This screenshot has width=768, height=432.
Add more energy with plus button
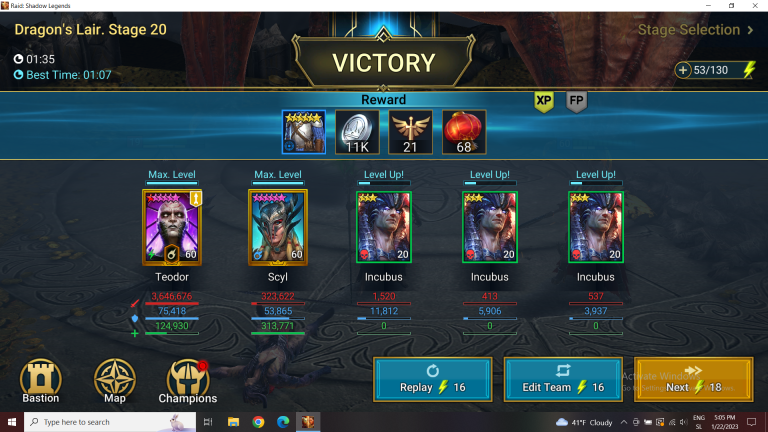[x=683, y=70]
